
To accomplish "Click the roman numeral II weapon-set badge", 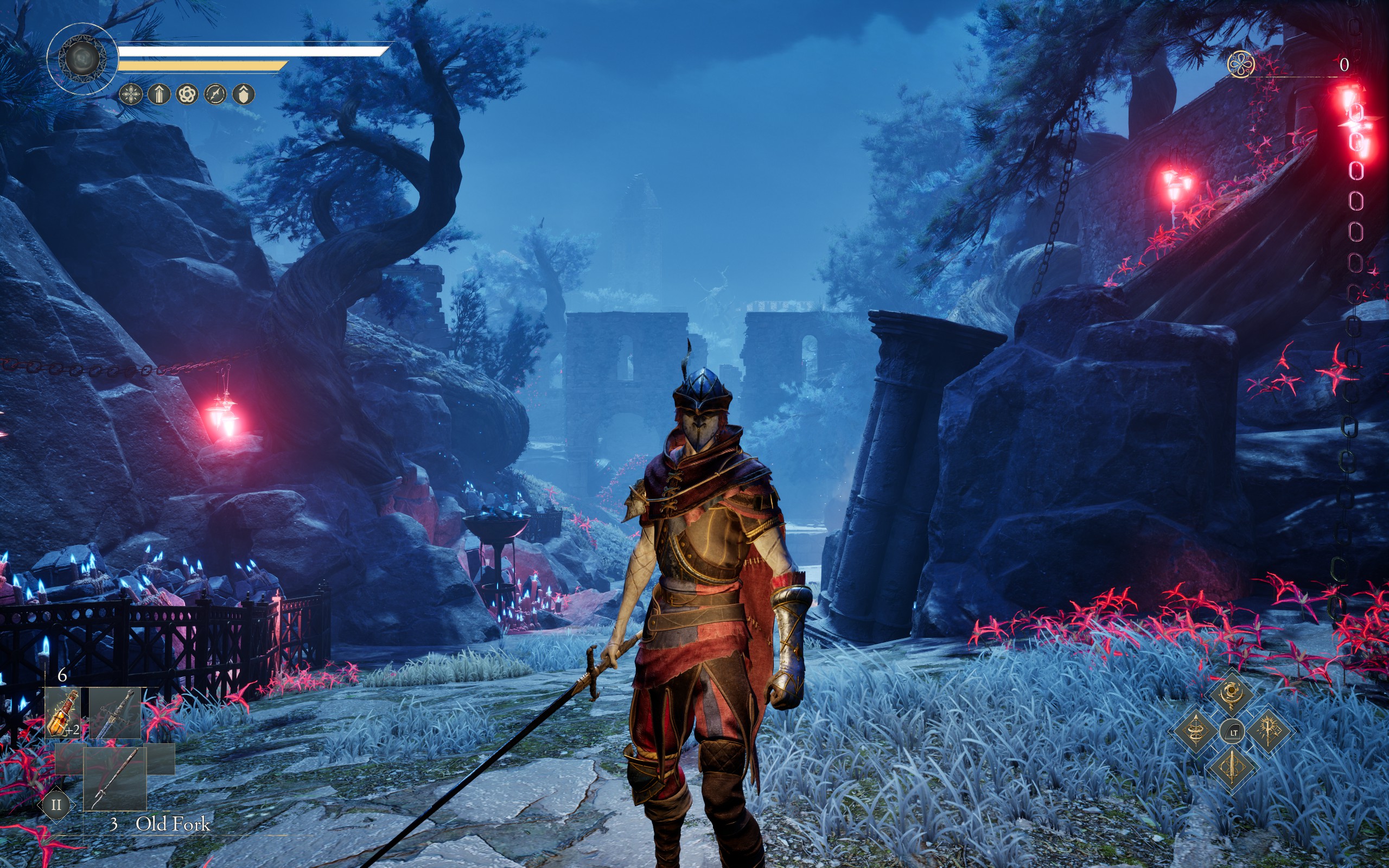I will click(x=56, y=805).
